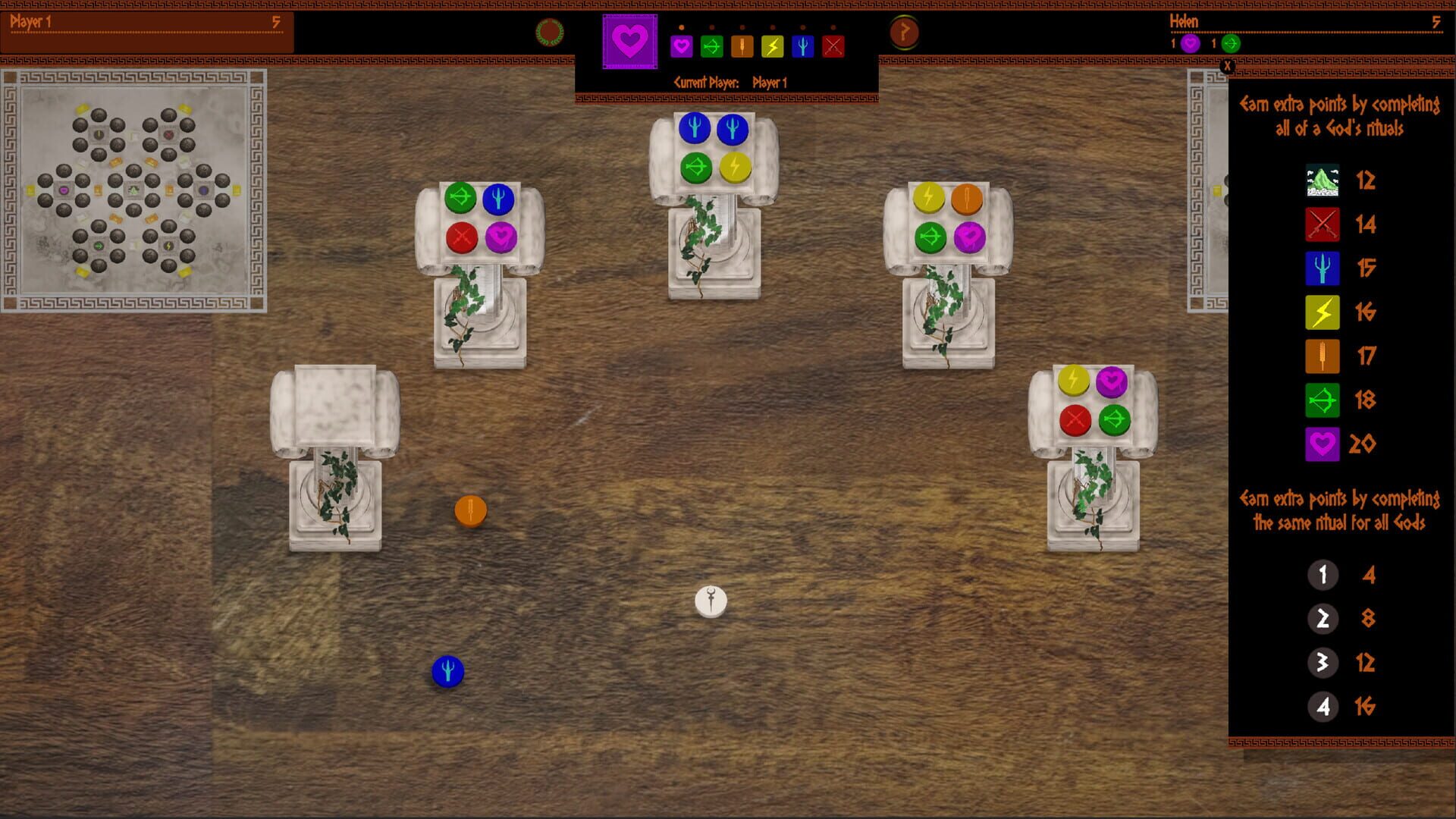
Task: Select the blue trident ritual icon
Action: tap(802, 46)
